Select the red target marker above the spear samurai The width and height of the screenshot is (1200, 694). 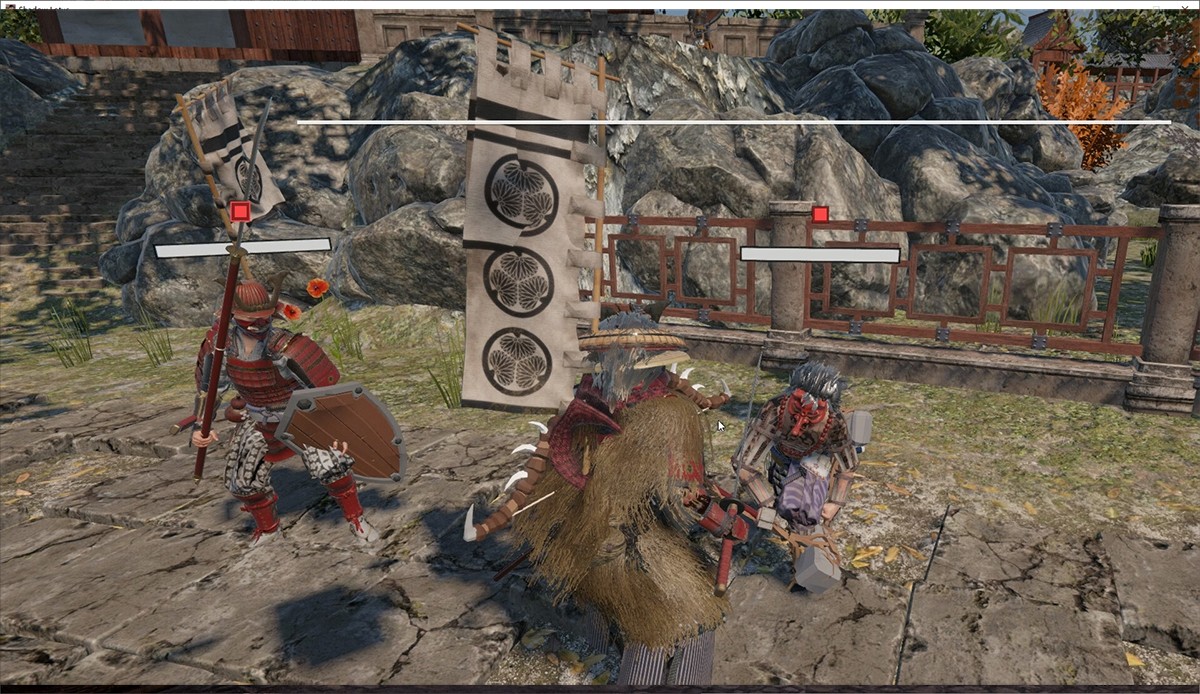tap(240, 211)
